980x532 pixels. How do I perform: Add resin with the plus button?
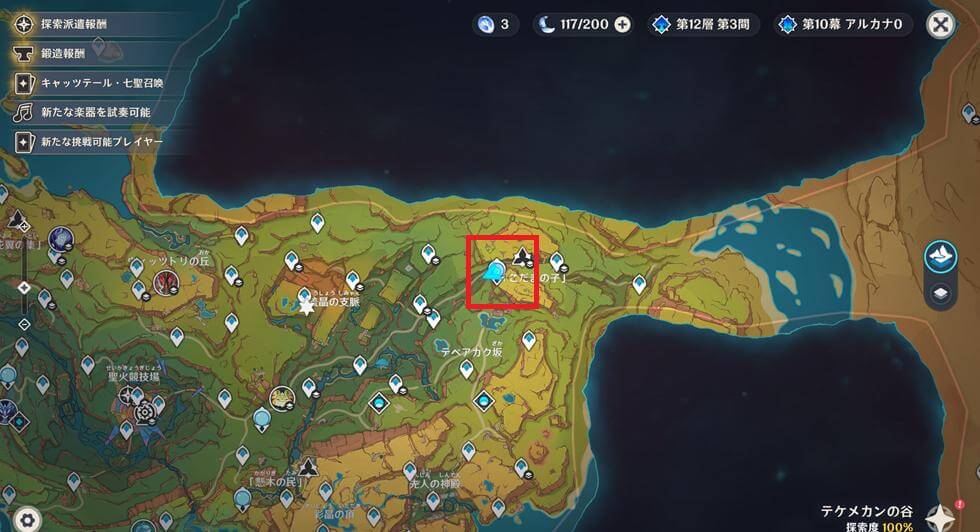coord(623,25)
